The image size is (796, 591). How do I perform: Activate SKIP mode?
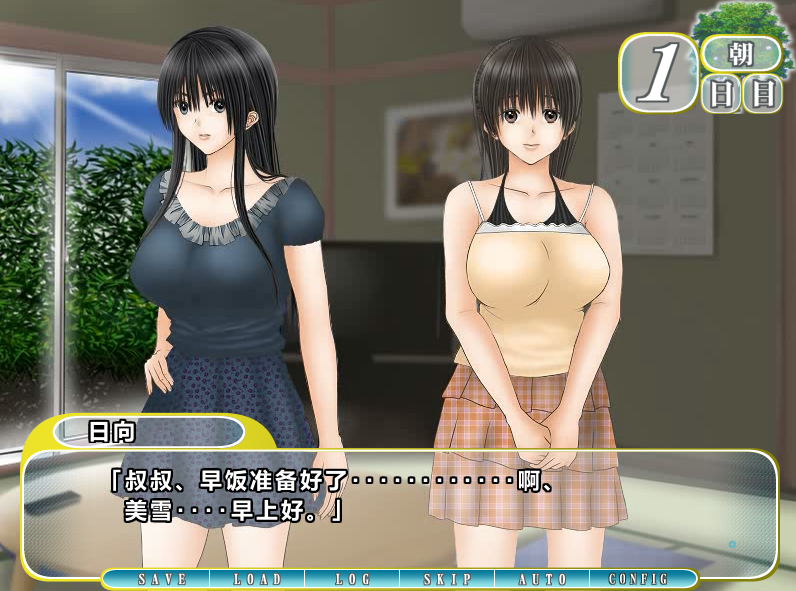tap(447, 579)
